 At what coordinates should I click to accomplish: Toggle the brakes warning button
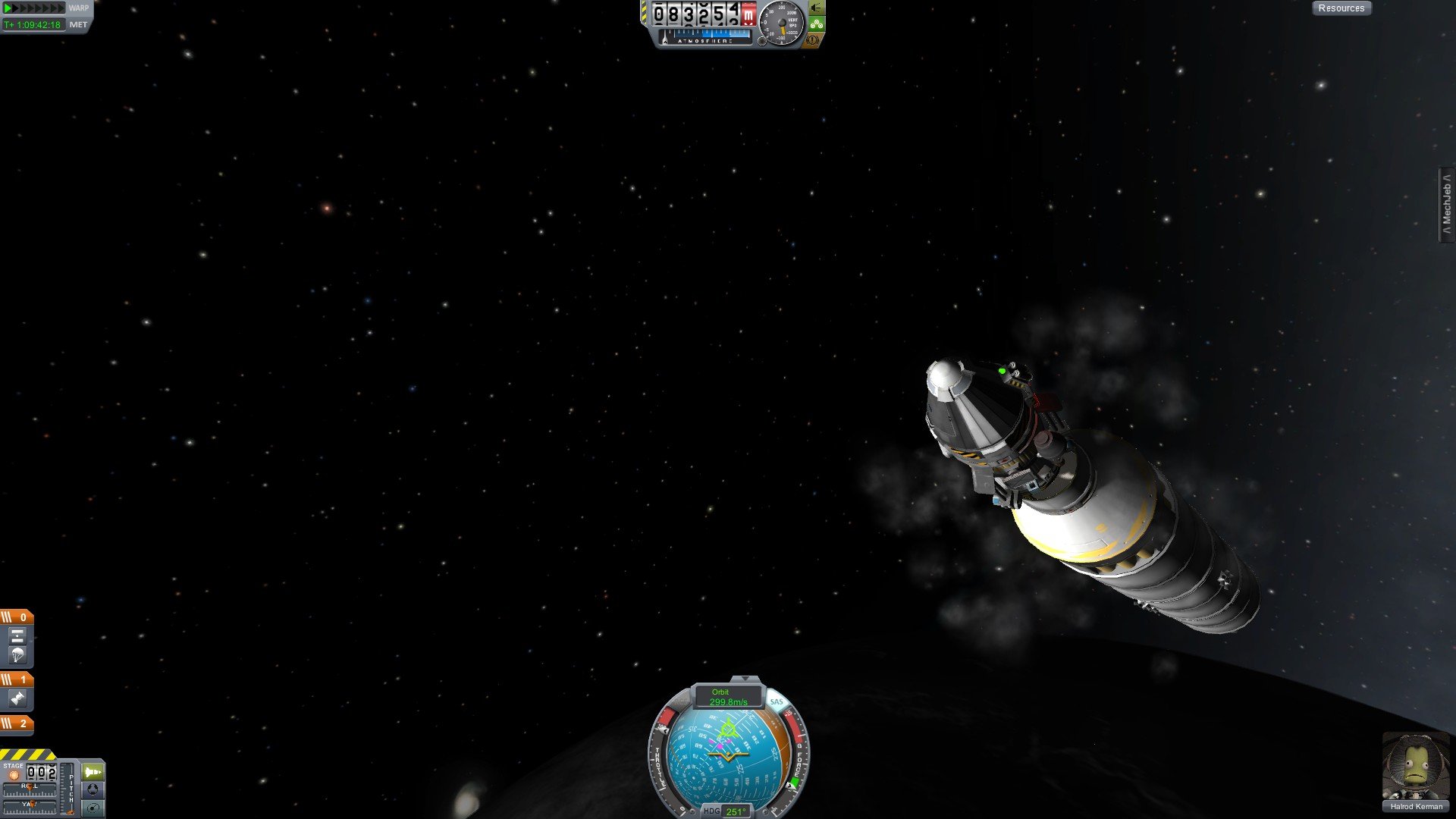pos(813,39)
